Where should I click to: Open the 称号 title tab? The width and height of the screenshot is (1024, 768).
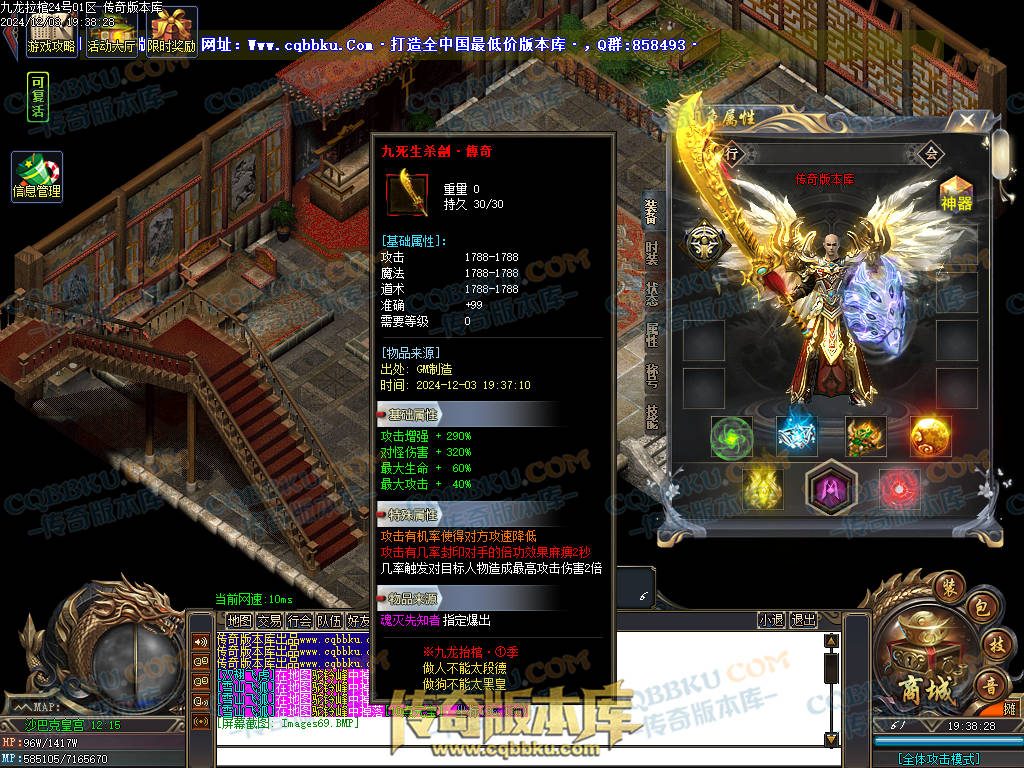[651, 377]
